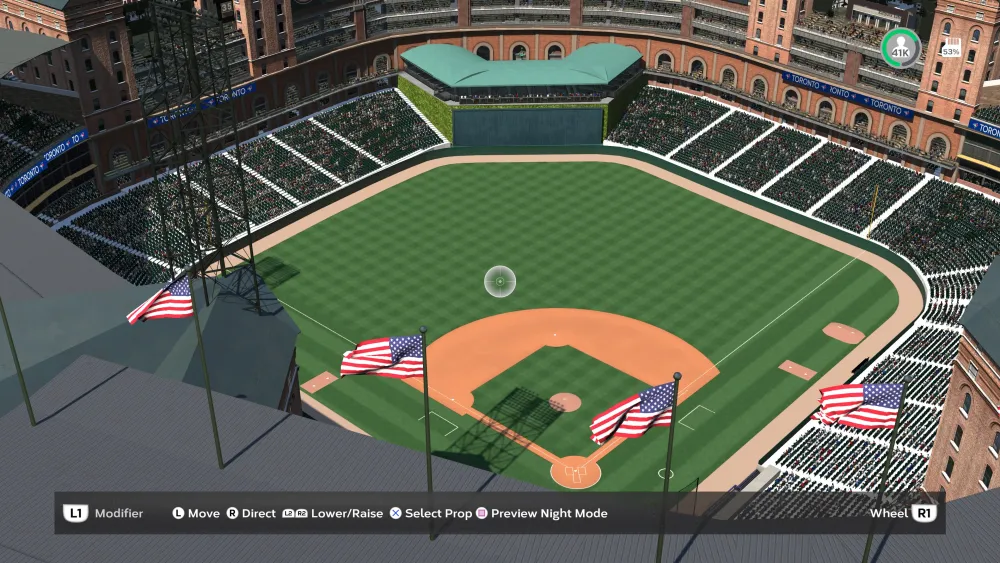
Task: Click the 41K seating capacity icon
Action: click(900, 47)
